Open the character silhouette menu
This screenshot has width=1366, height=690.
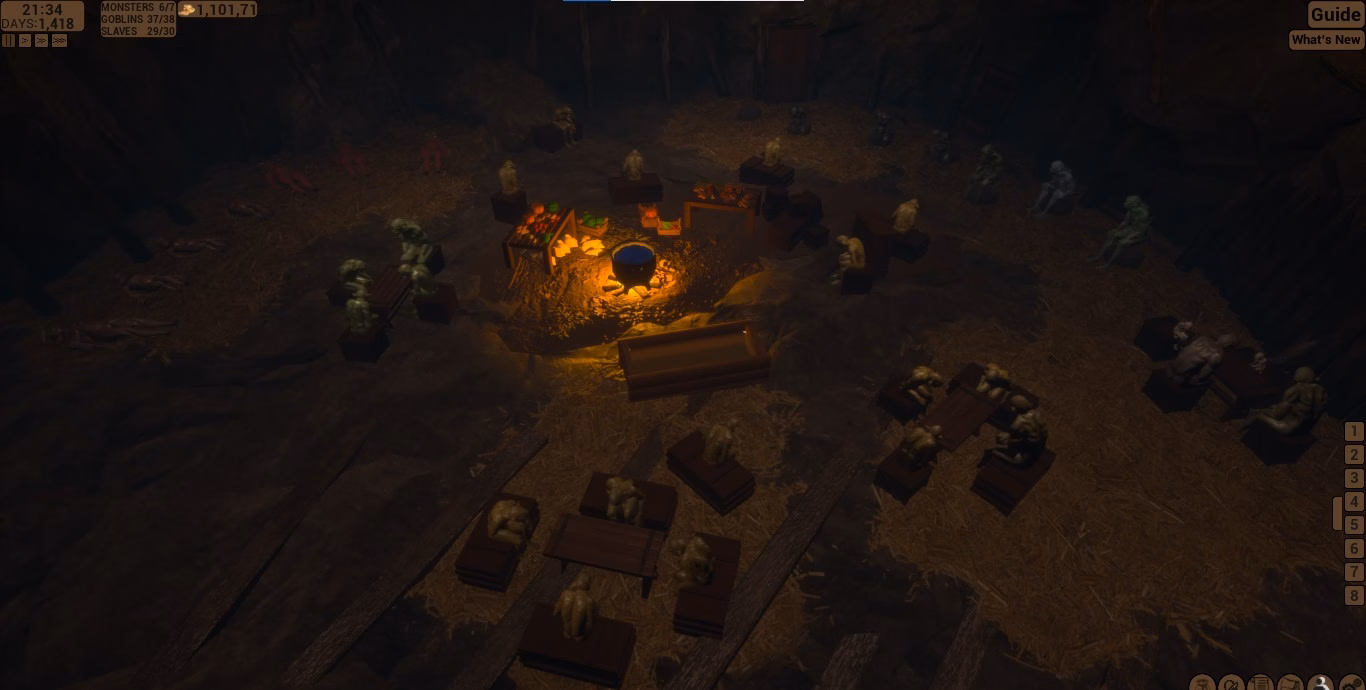pos(1321,684)
